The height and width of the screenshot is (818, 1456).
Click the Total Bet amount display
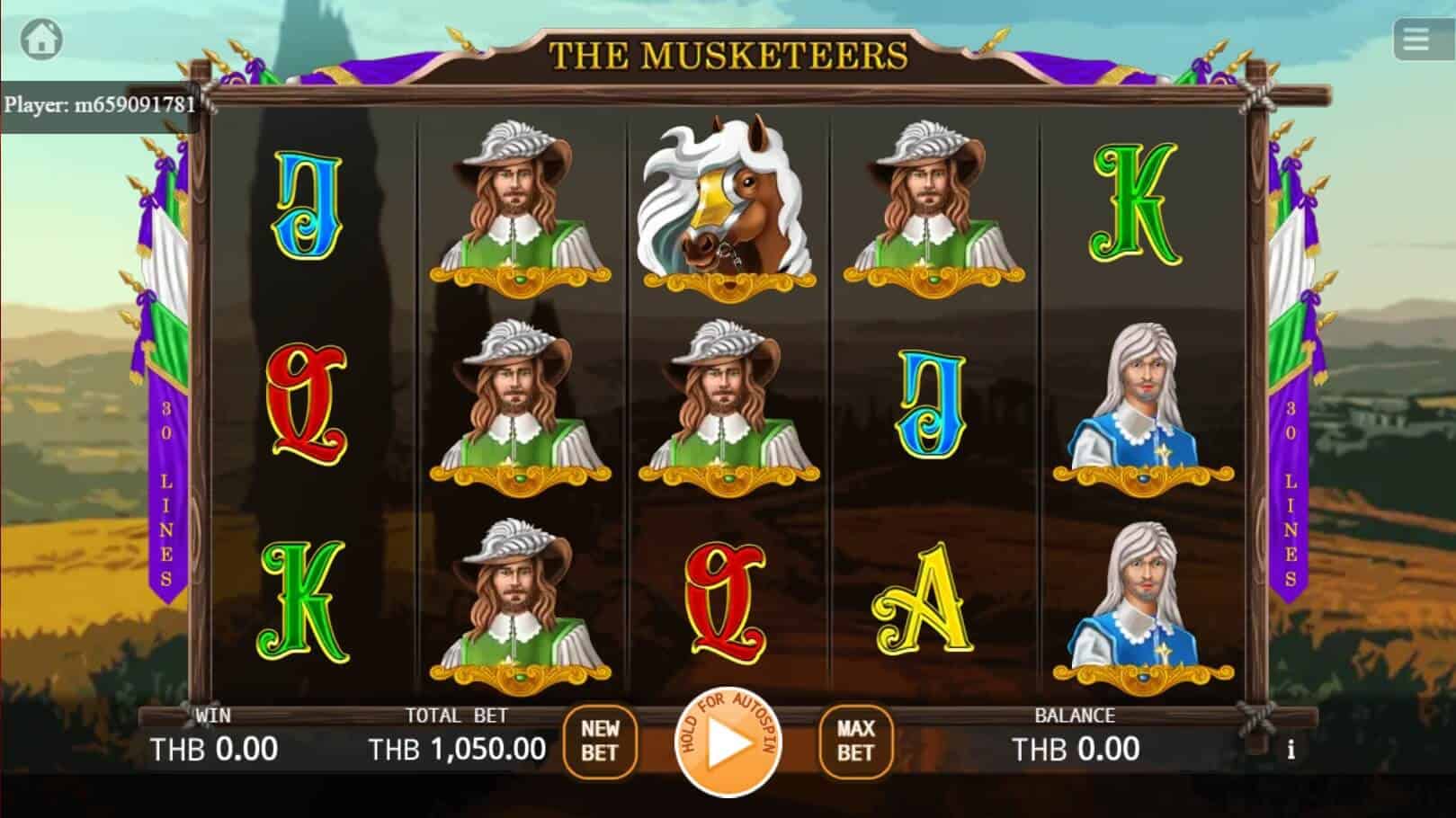pos(457,746)
